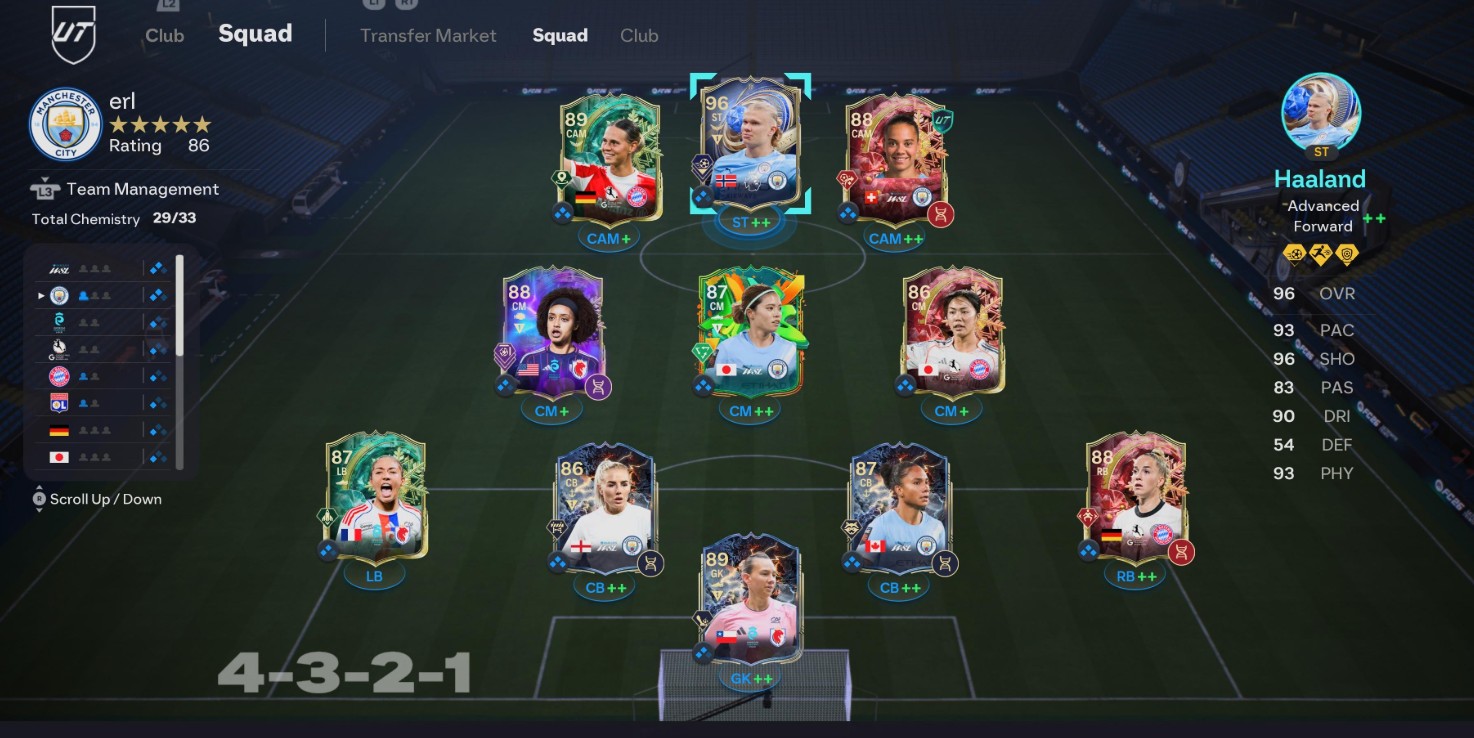Click the chemistry list scrollbar
This screenshot has height=738, width=1474.
(180, 305)
